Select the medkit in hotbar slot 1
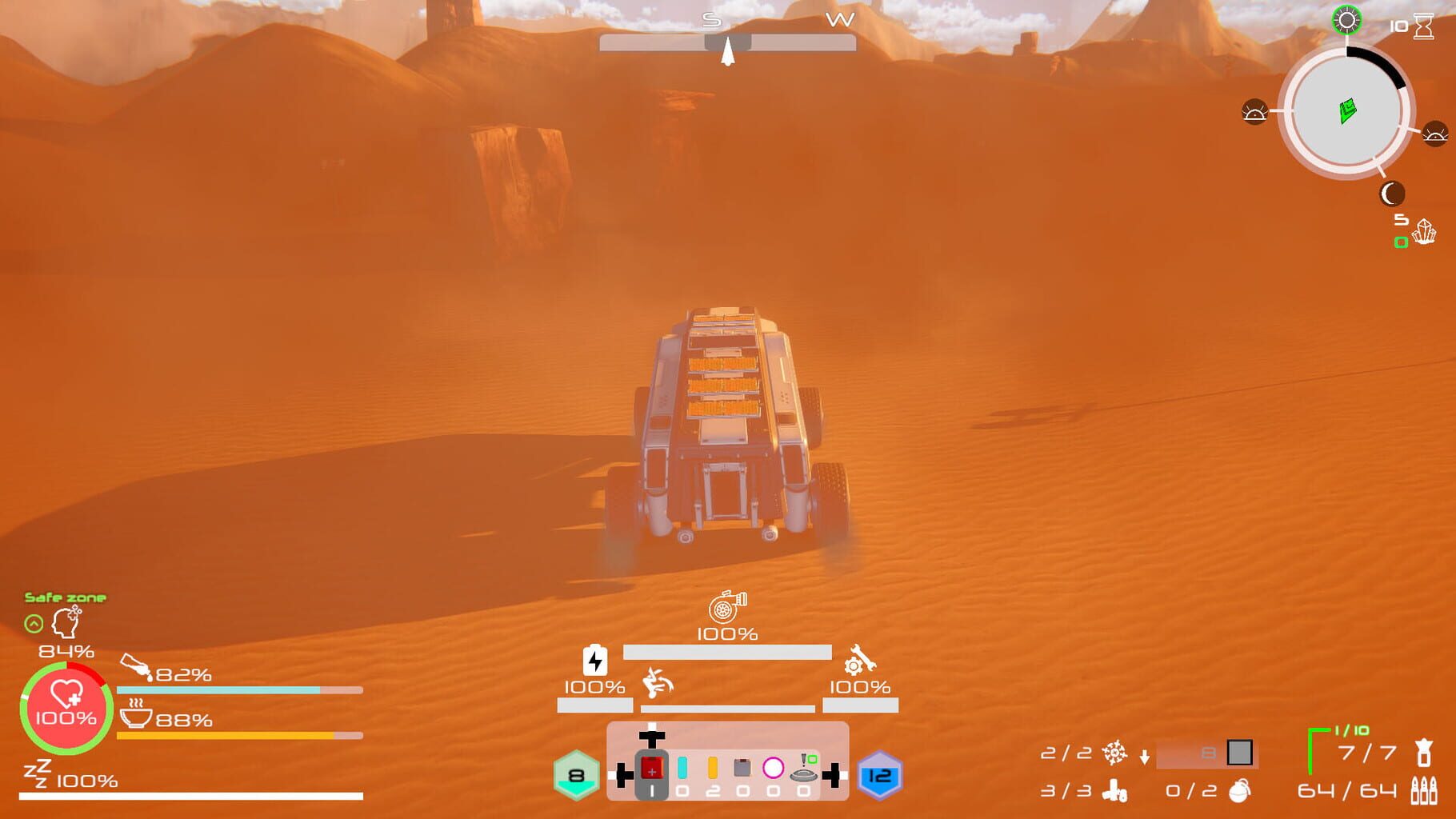Screen dimensions: 1456x819 tap(652, 769)
